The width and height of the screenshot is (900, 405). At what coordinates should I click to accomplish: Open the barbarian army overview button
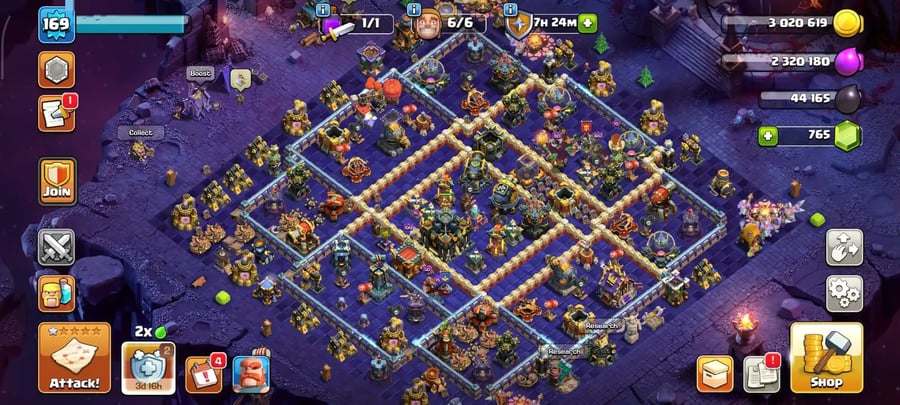click(57, 293)
